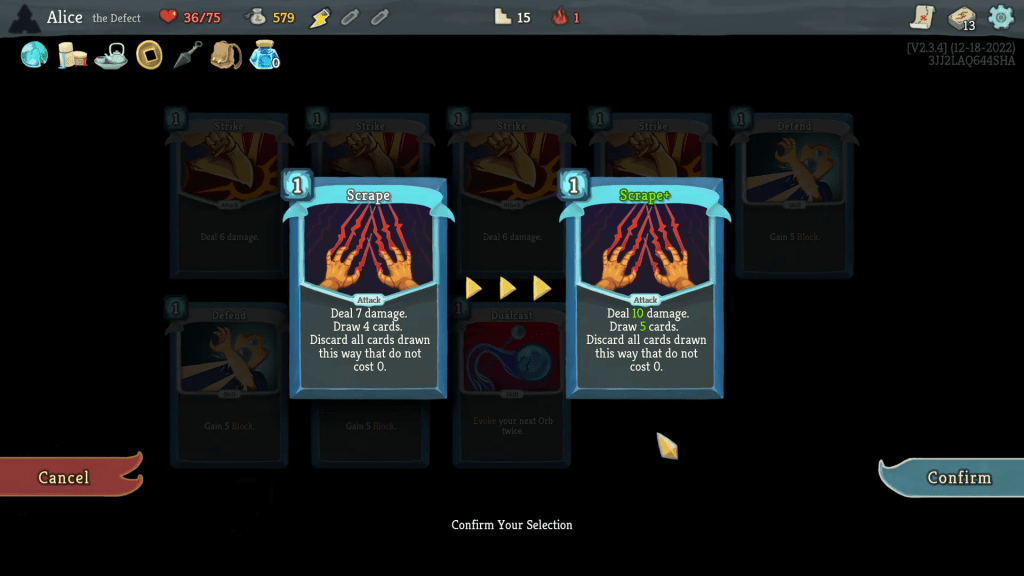This screenshot has width=1024, height=576.
Task: Click the original Scrape card preview
Action: click(368, 288)
